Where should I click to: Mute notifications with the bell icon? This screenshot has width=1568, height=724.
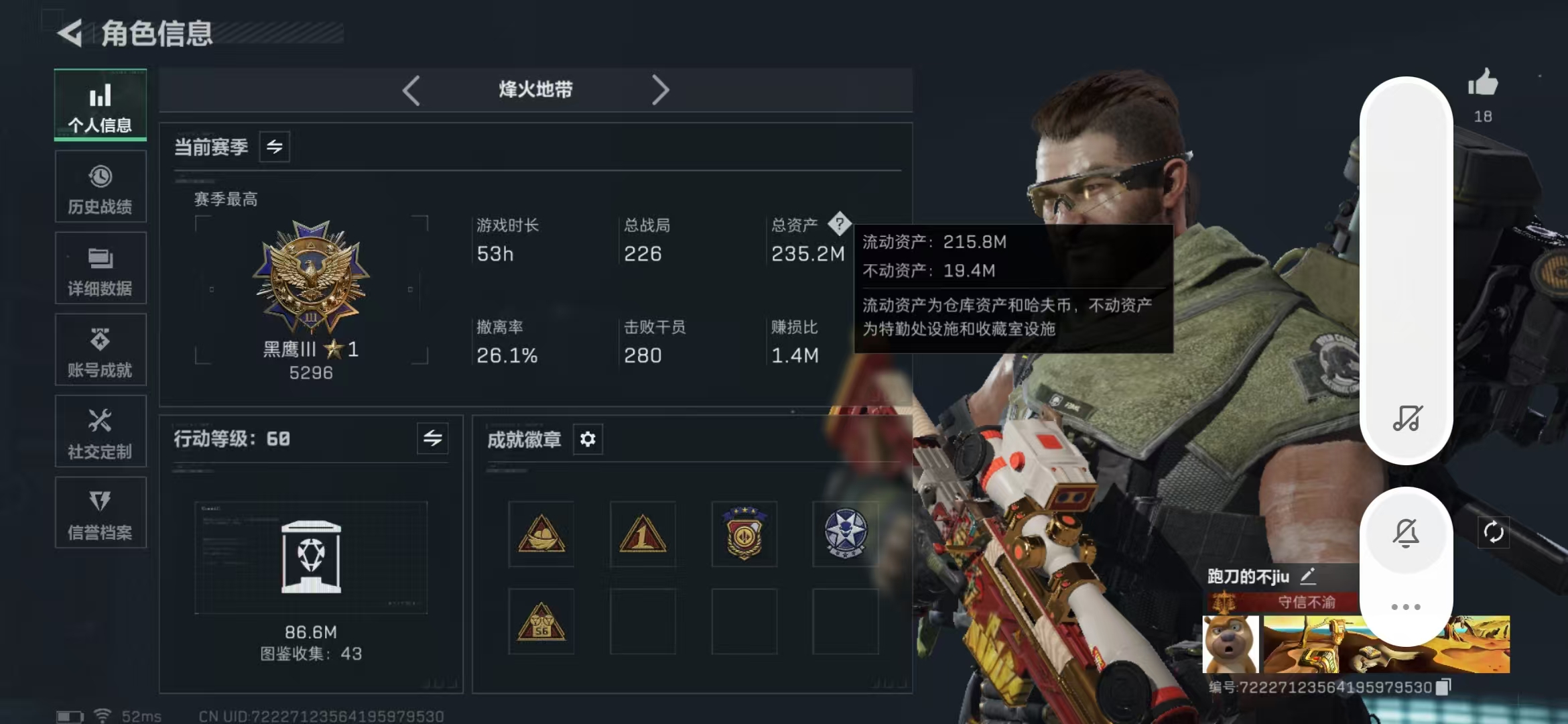tap(1406, 532)
